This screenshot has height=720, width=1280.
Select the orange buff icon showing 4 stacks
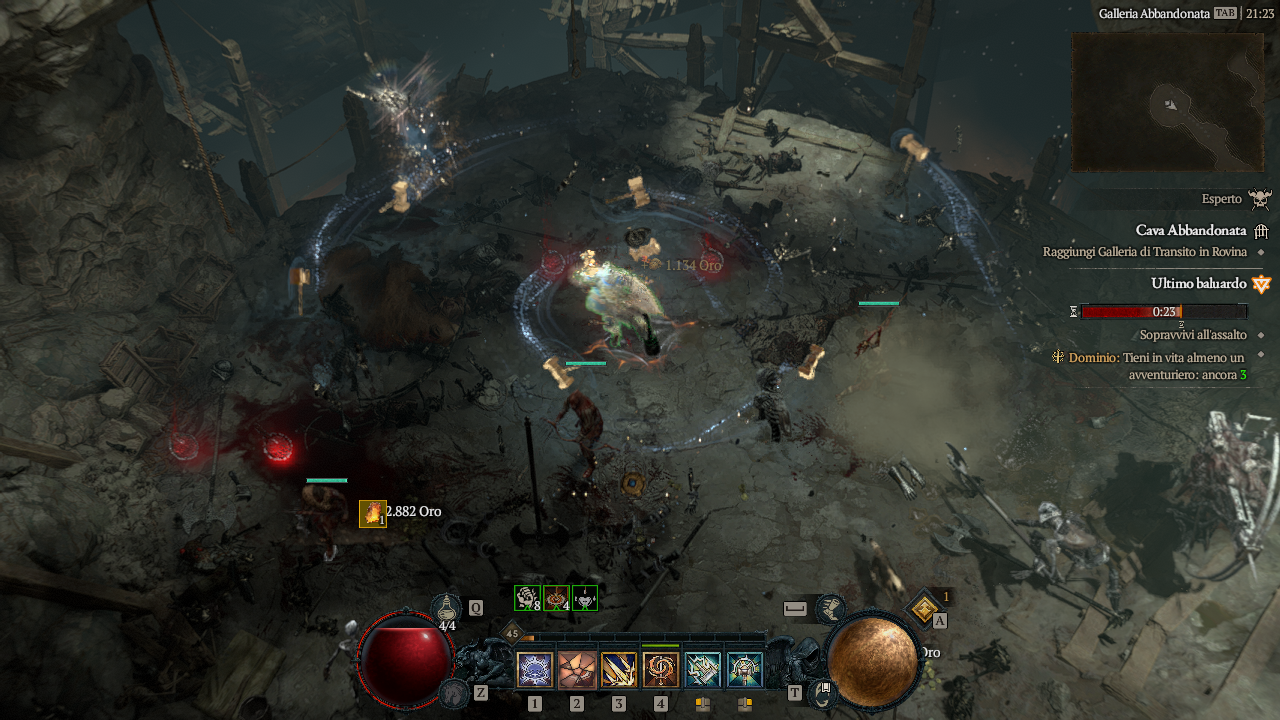point(556,598)
